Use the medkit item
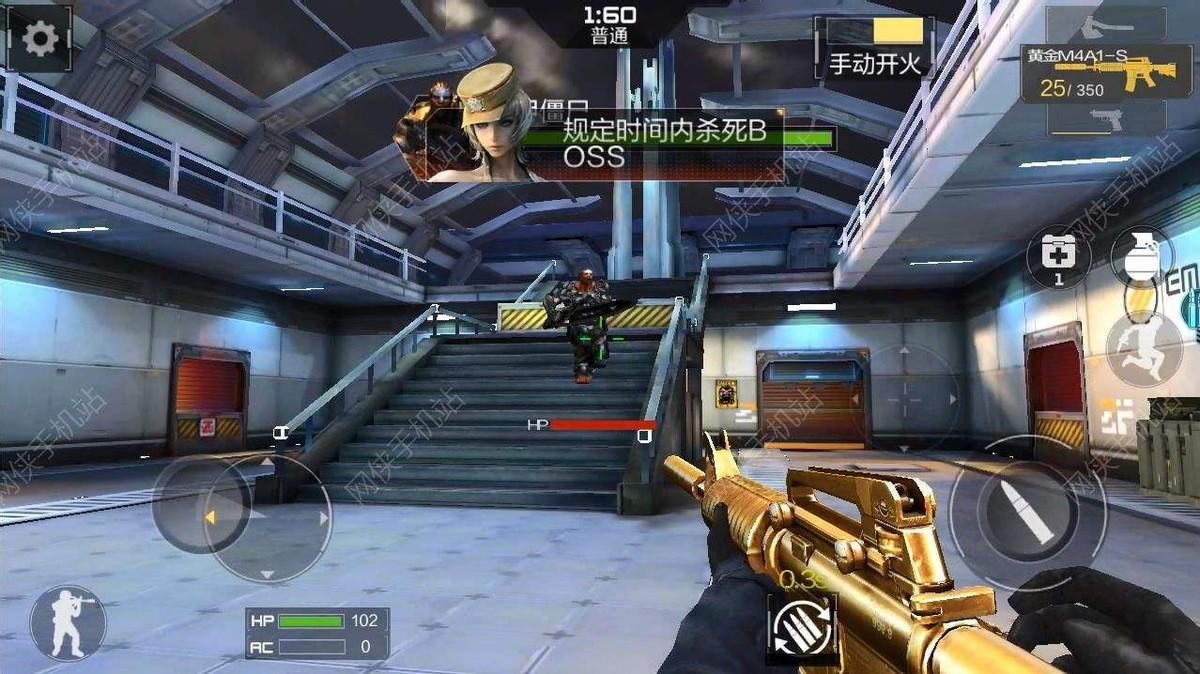This screenshot has width=1200, height=674. coord(1059,255)
